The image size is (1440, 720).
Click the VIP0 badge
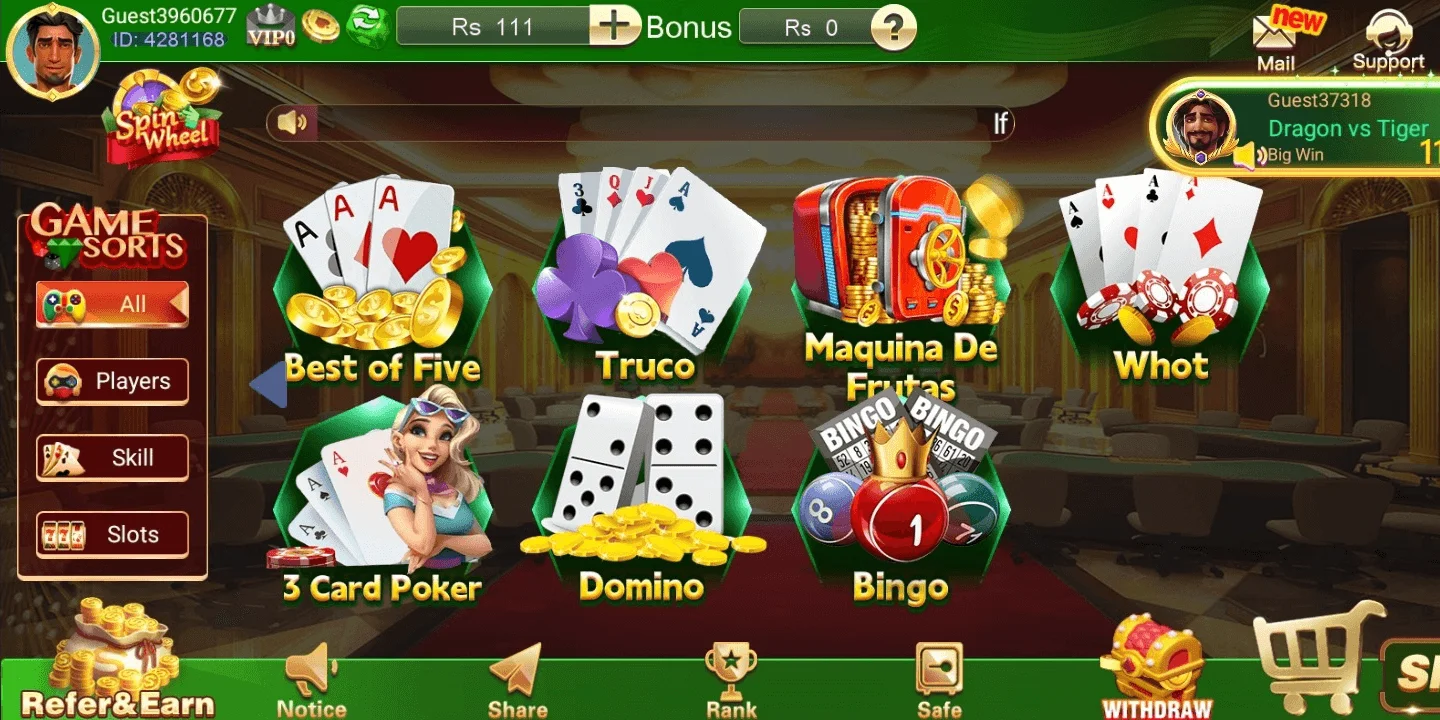click(x=270, y=25)
